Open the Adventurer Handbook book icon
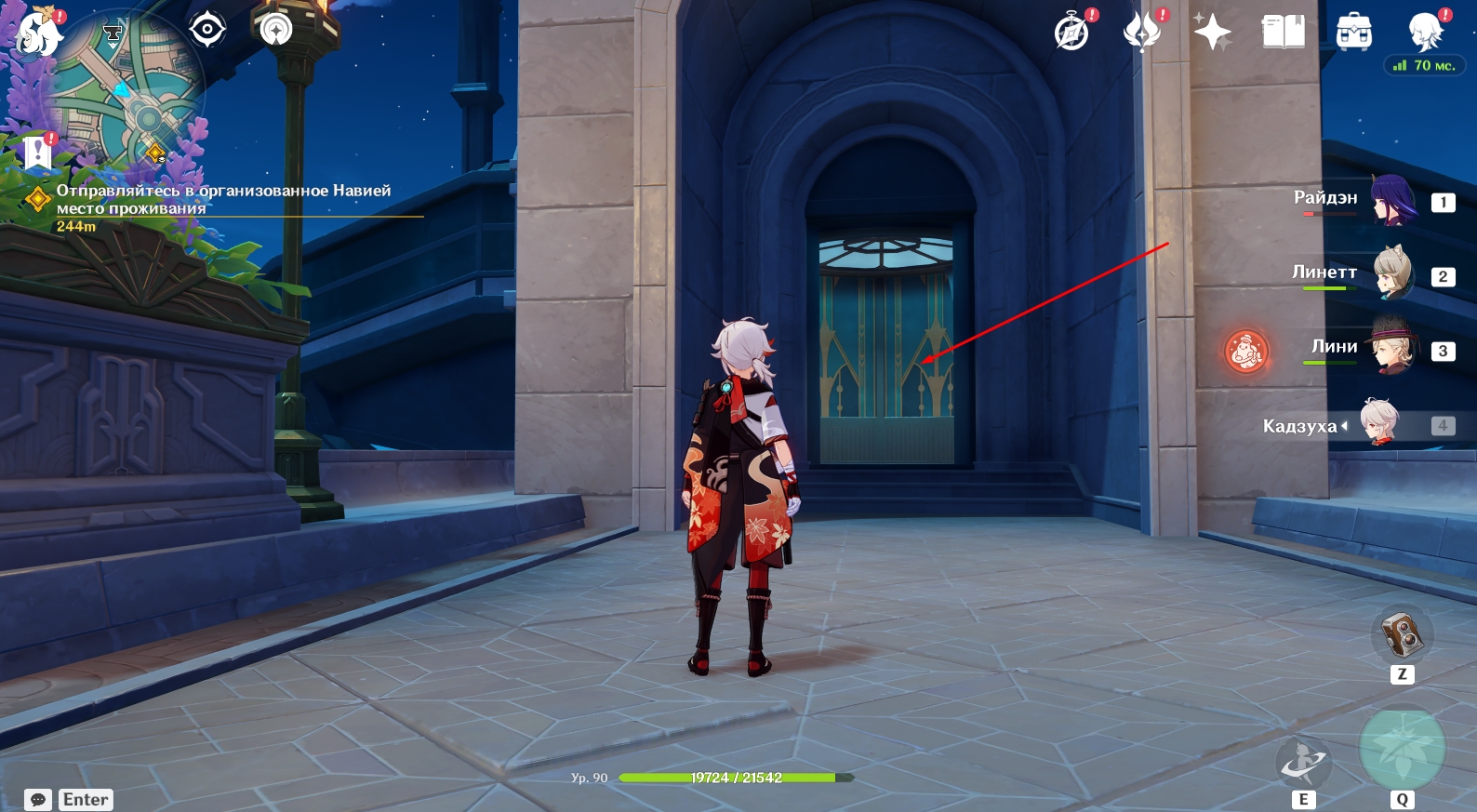 [1283, 33]
